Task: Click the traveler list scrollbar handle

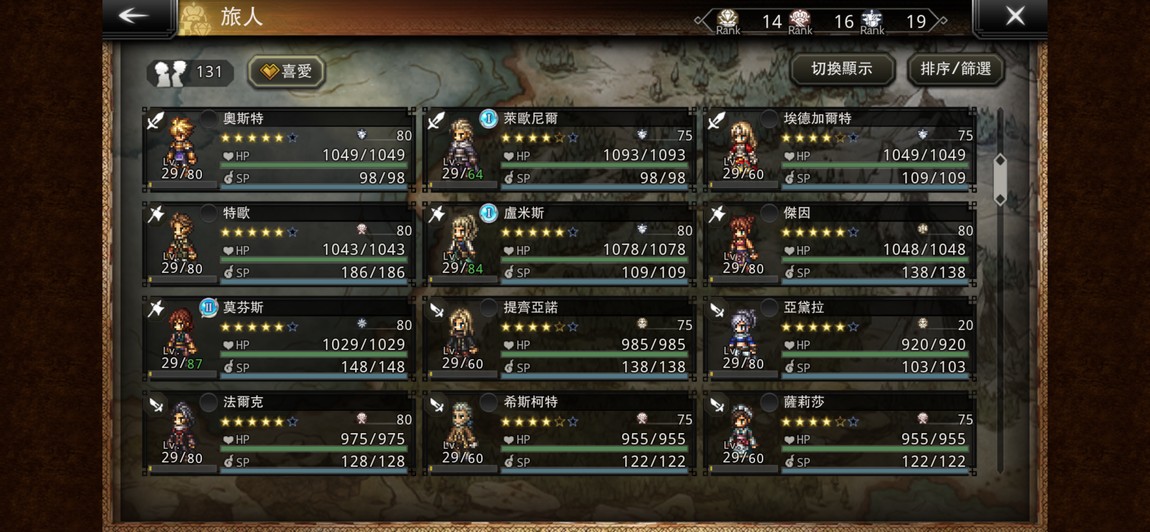Action: (x=999, y=180)
